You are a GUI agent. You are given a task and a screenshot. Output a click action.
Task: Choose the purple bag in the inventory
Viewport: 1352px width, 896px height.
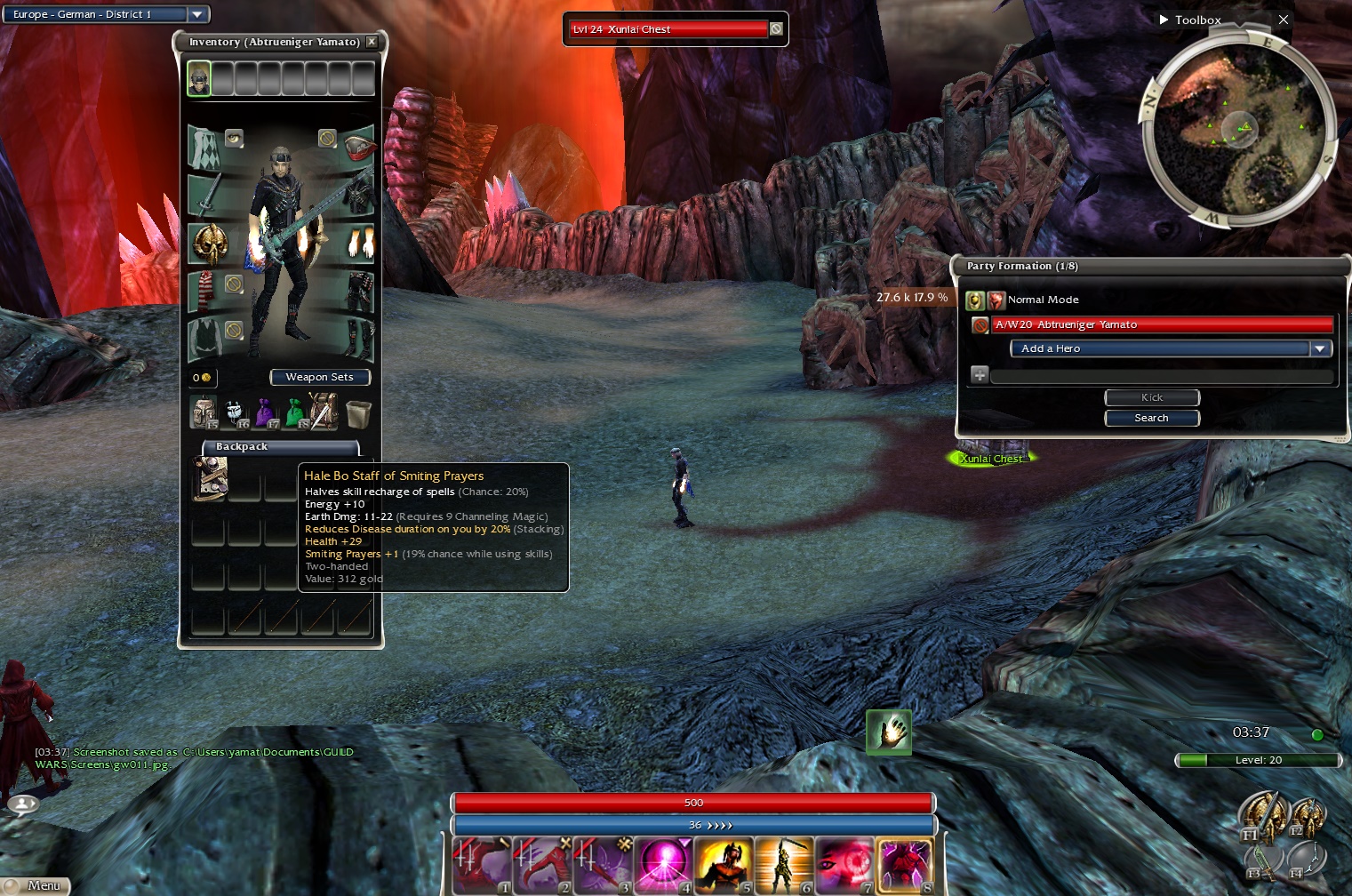[265, 413]
